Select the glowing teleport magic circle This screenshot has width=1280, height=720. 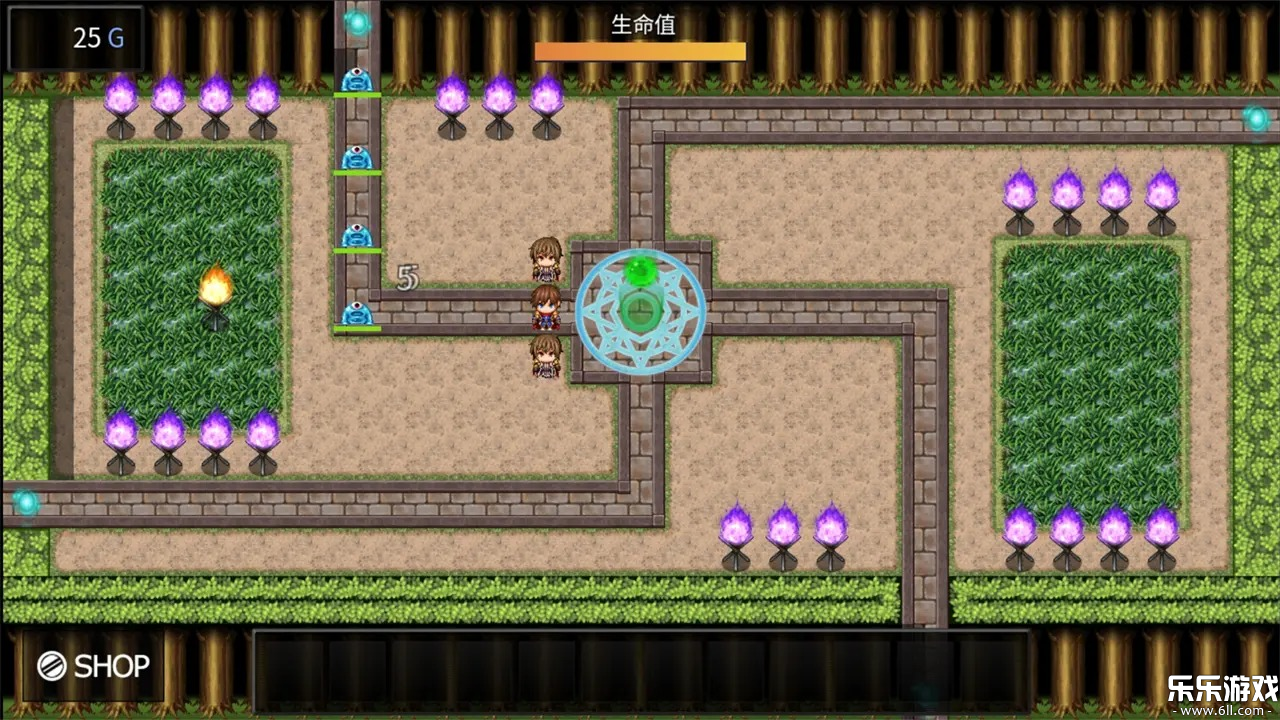pos(640,313)
